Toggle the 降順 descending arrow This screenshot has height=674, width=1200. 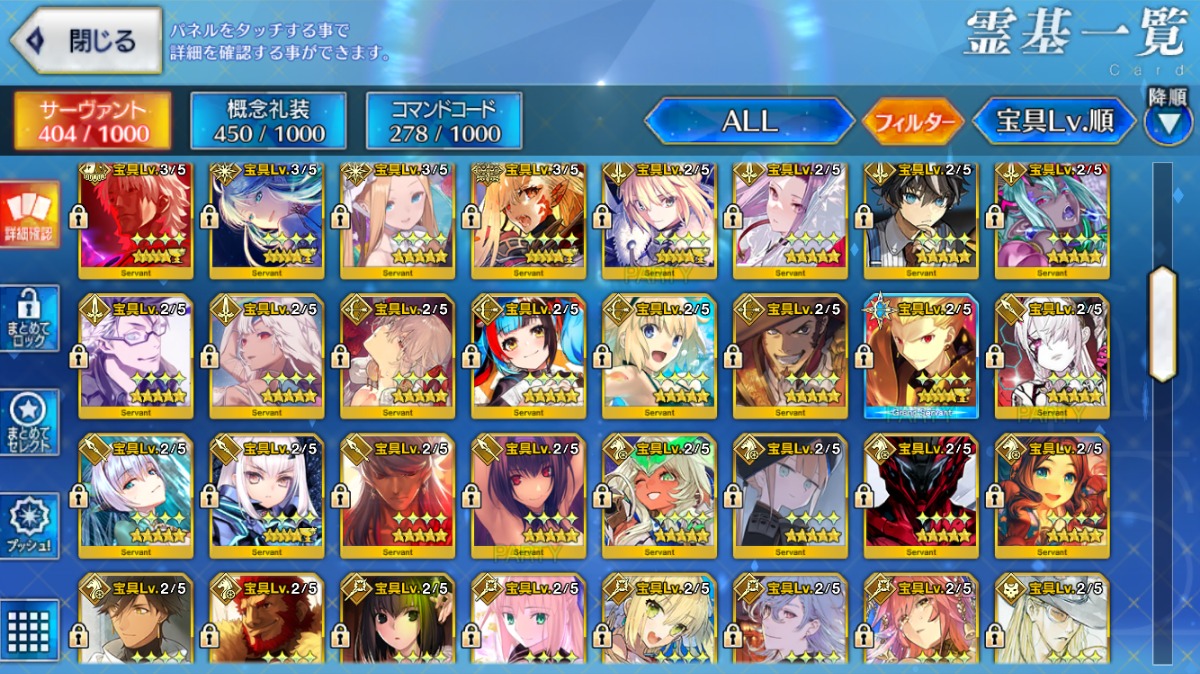click(x=1167, y=122)
